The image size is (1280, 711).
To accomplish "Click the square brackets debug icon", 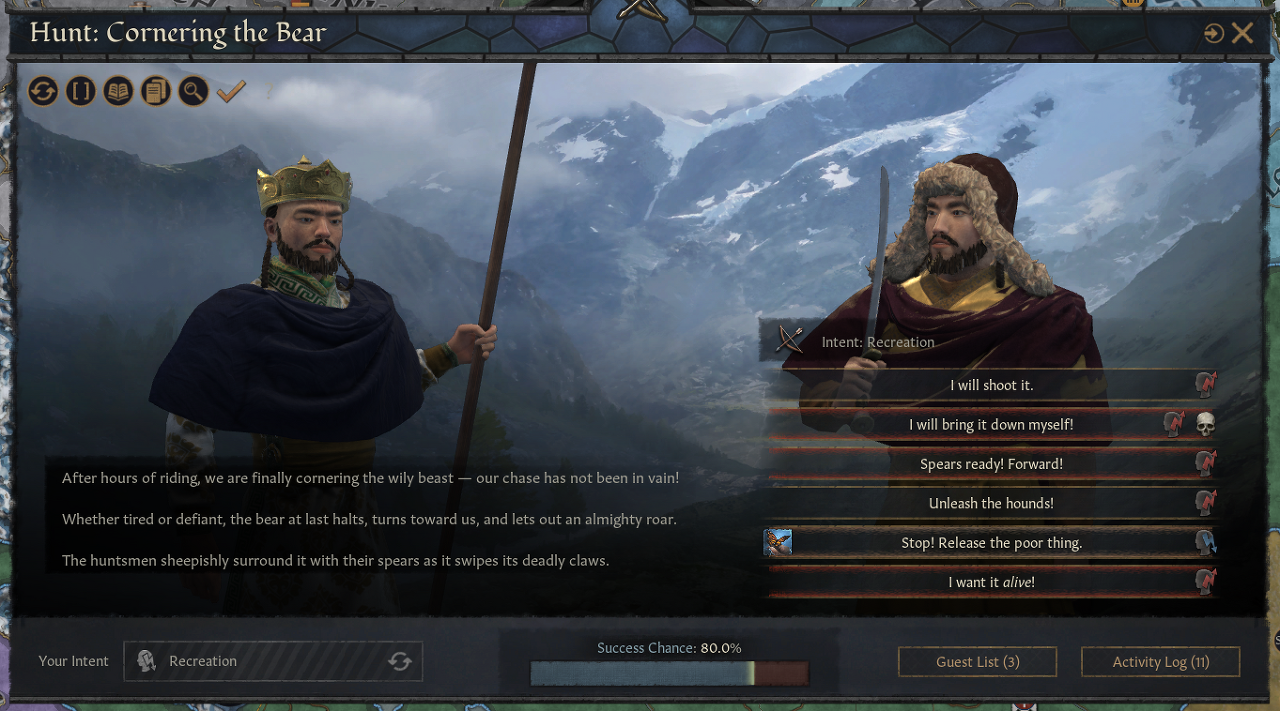I will tap(81, 92).
